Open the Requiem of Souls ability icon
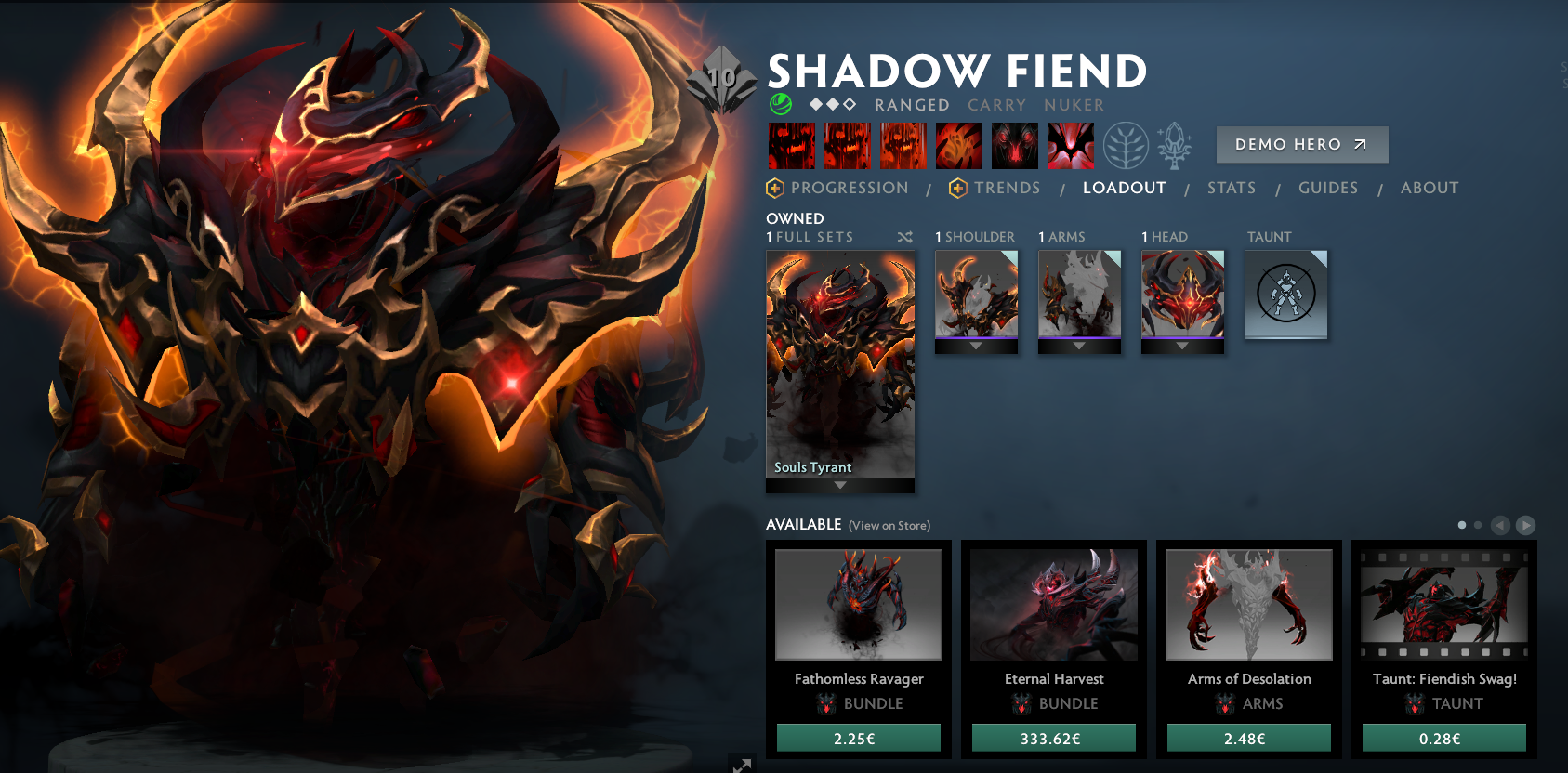1568x773 pixels. click(1070, 146)
